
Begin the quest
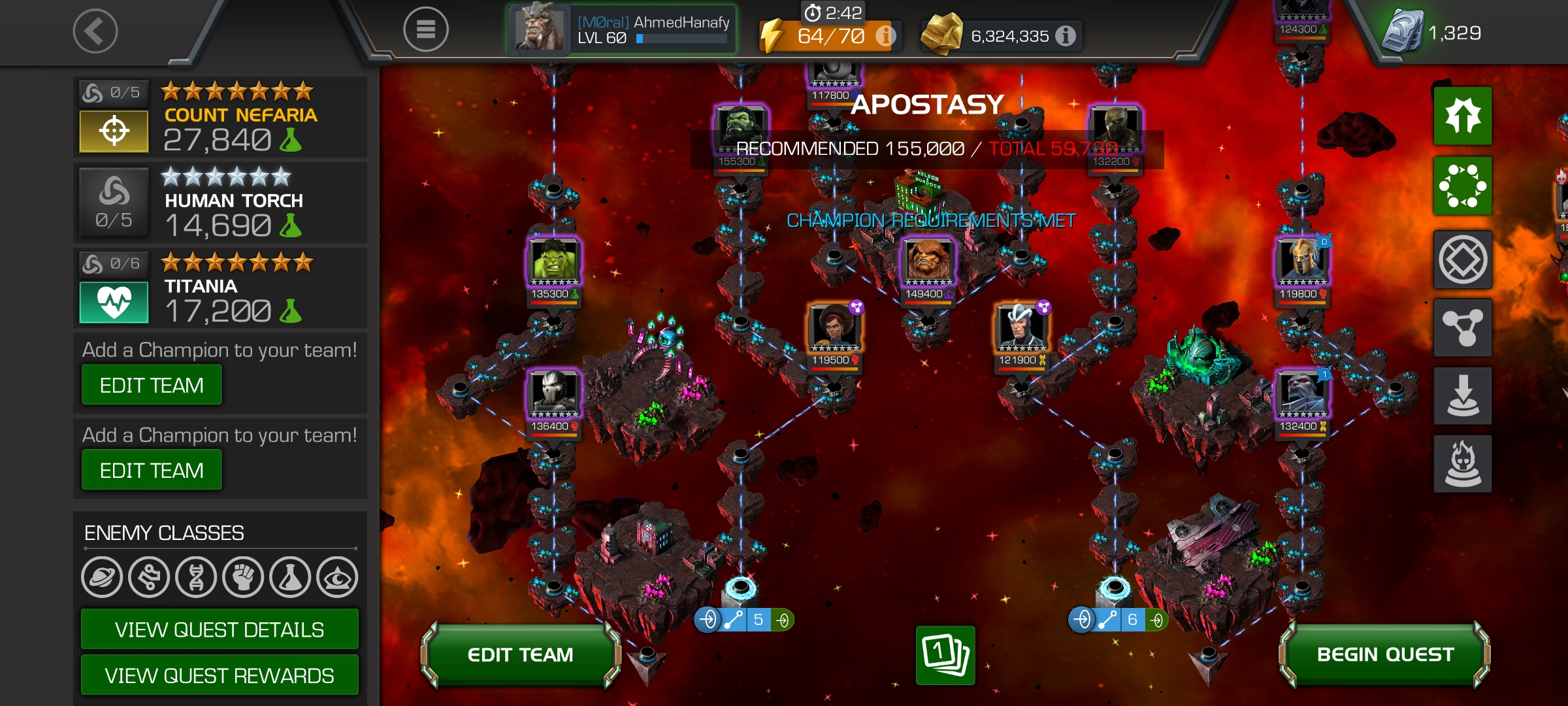[1385, 655]
